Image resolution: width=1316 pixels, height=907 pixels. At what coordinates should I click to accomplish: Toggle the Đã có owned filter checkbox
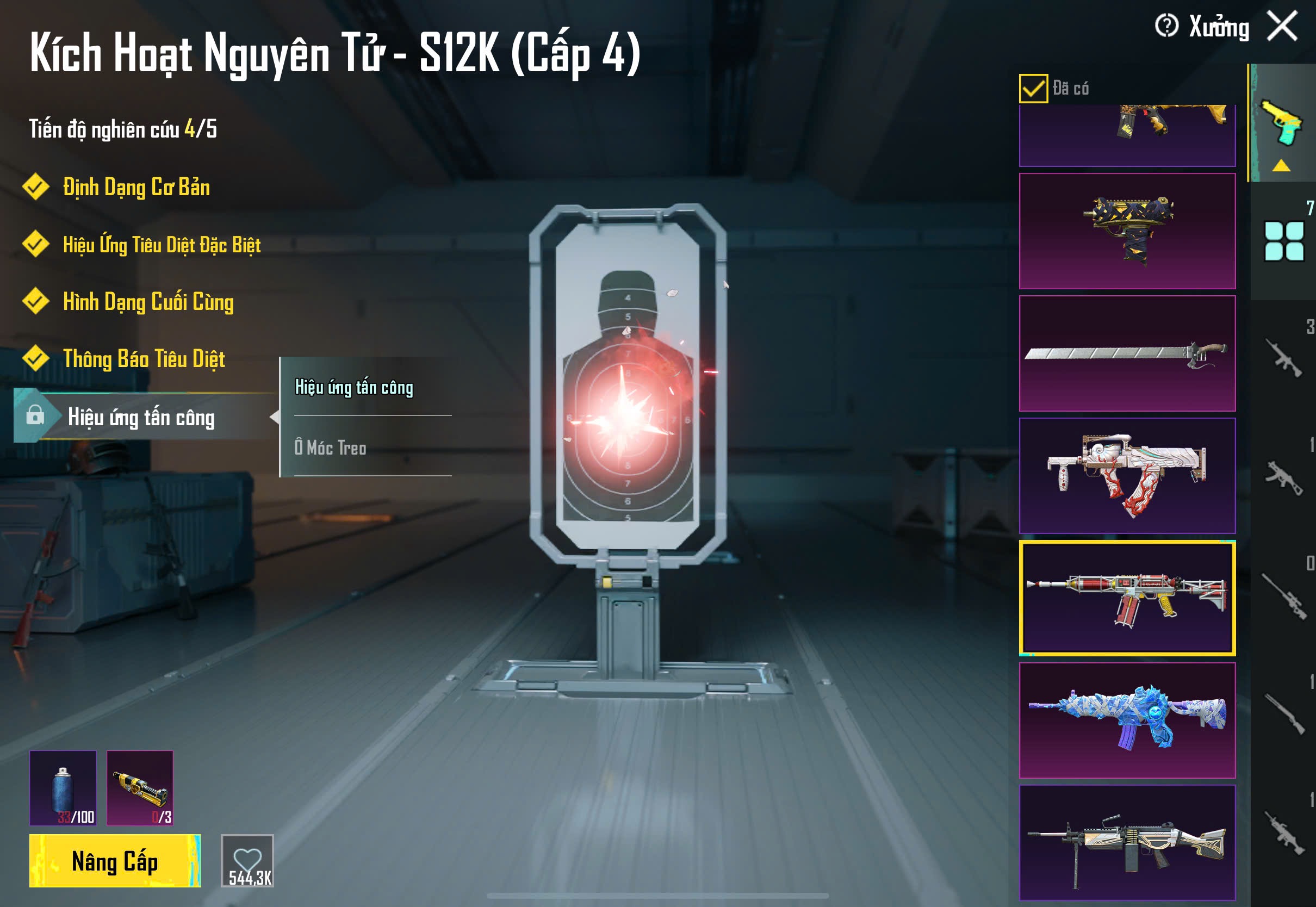(1033, 89)
